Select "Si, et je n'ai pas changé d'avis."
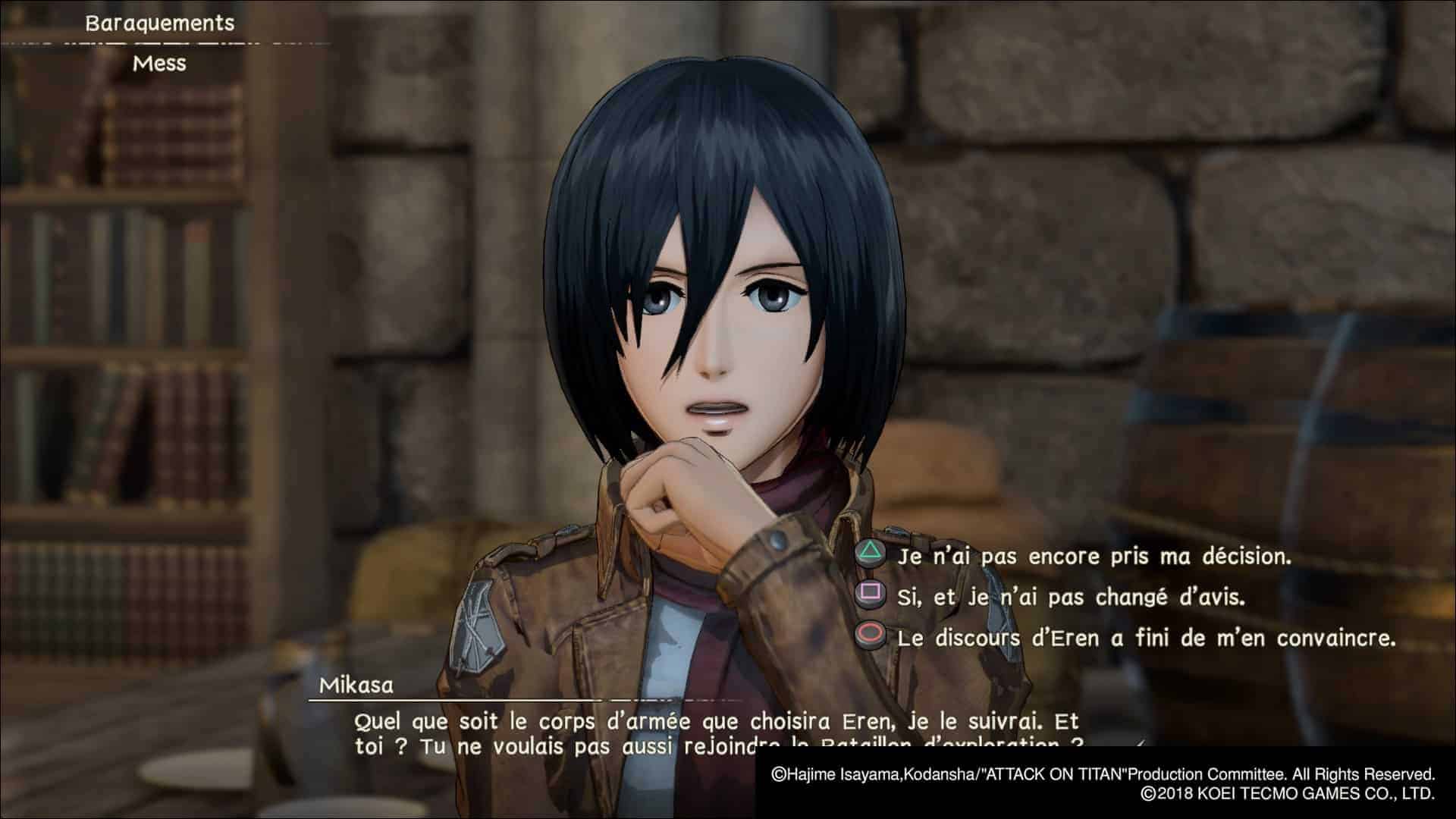Image resolution: width=1456 pixels, height=819 pixels. pyautogui.click(x=1070, y=598)
